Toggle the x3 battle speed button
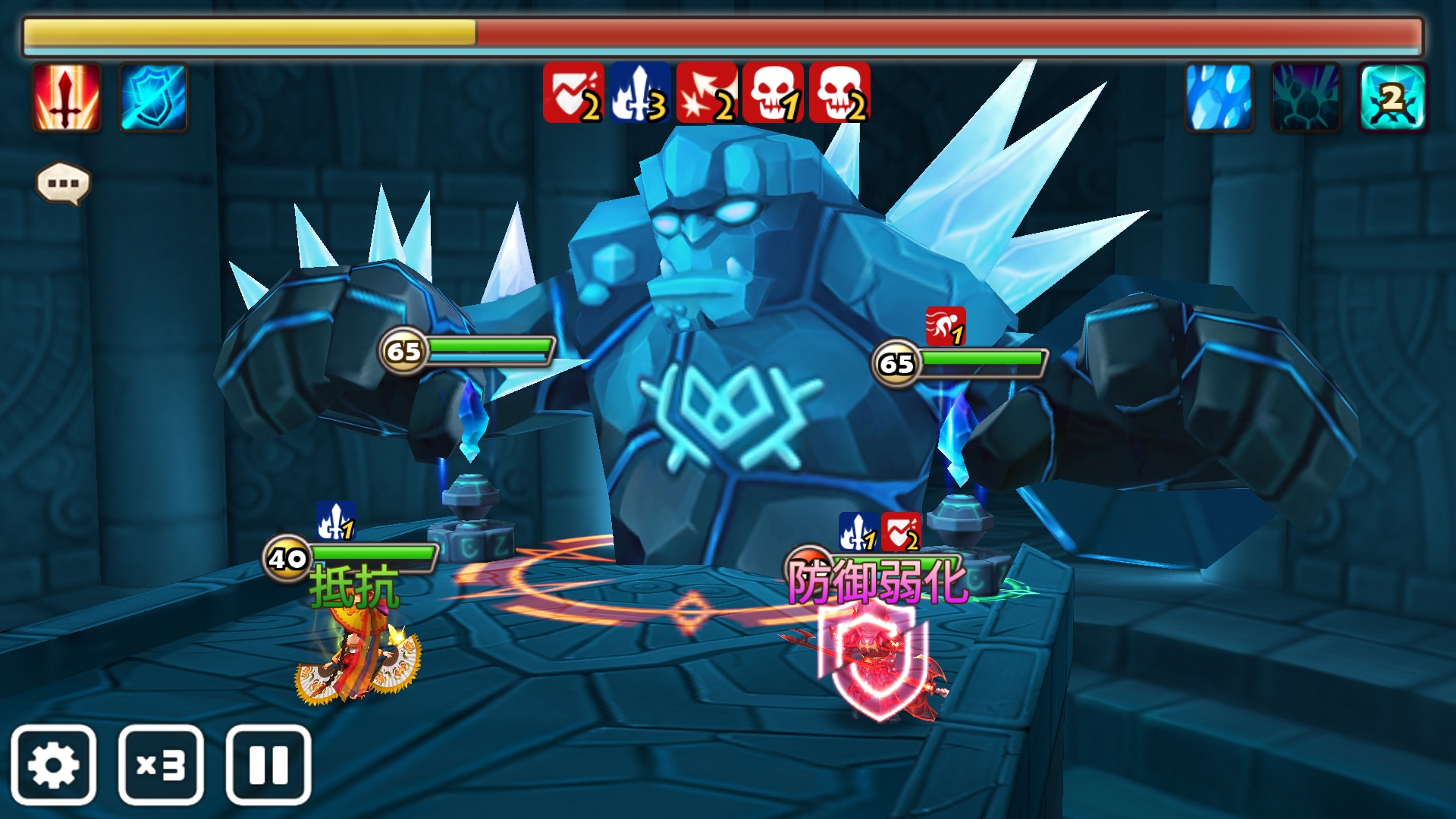The width and height of the screenshot is (1456, 819). (161, 764)
